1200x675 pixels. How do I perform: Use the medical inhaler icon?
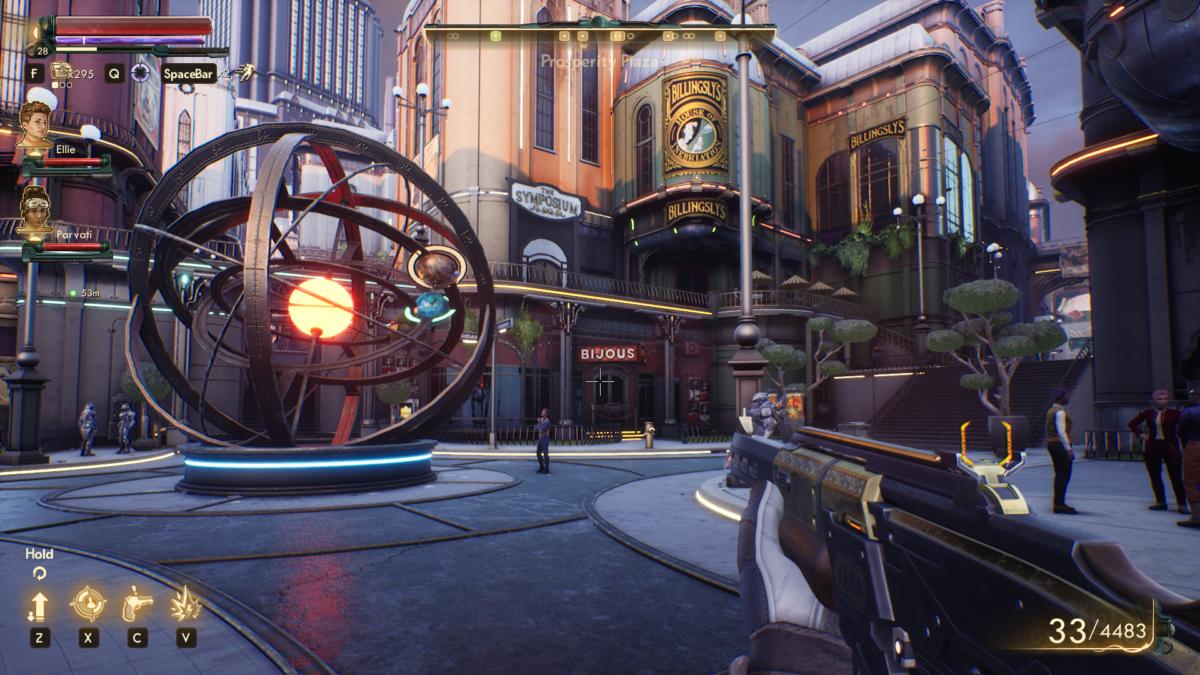pos(62,70)
